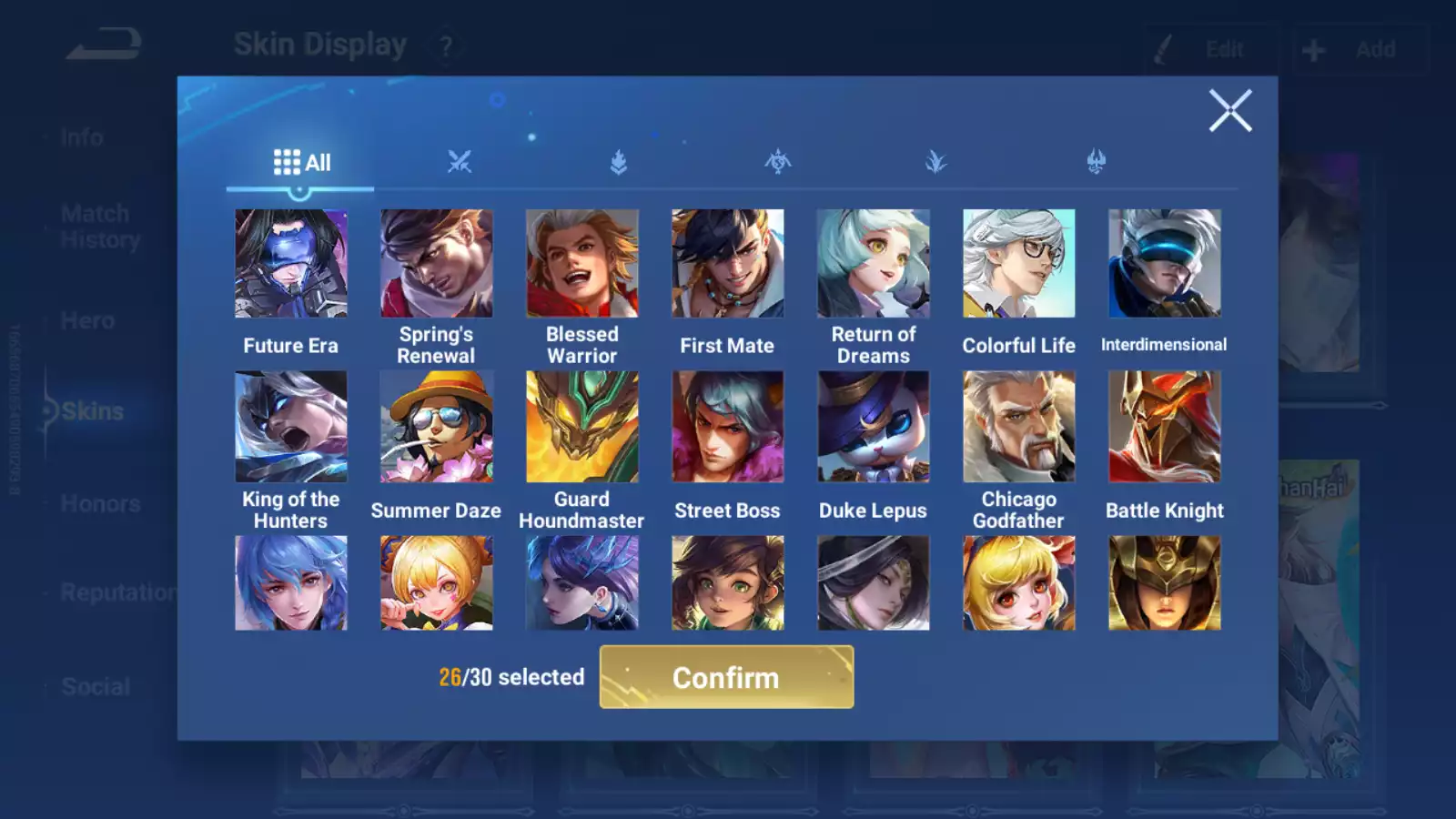Choose the Spring's Renewal skin

pyautogui.click(x=437, y=264)
